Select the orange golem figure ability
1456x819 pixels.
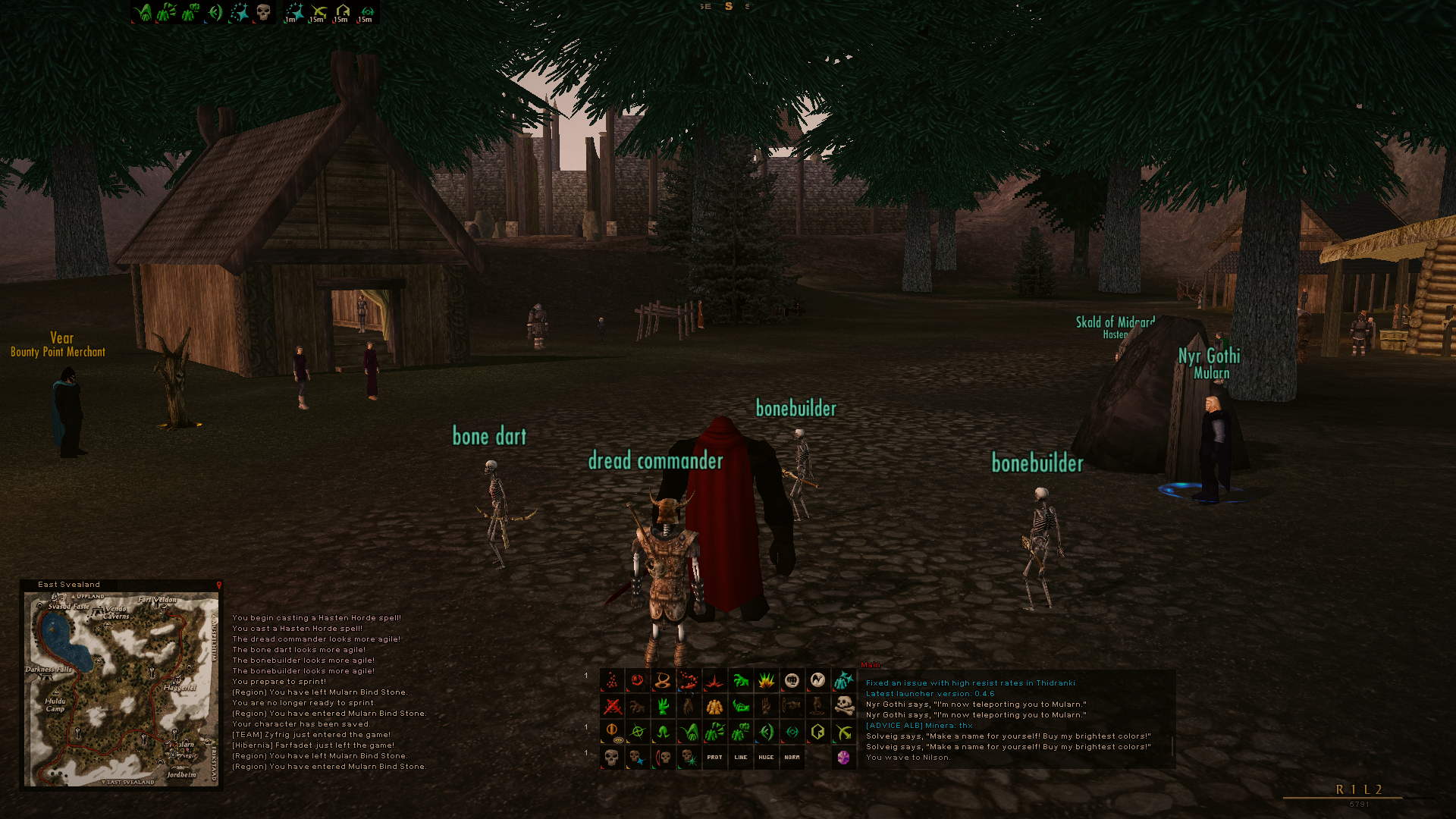(714, 706)
